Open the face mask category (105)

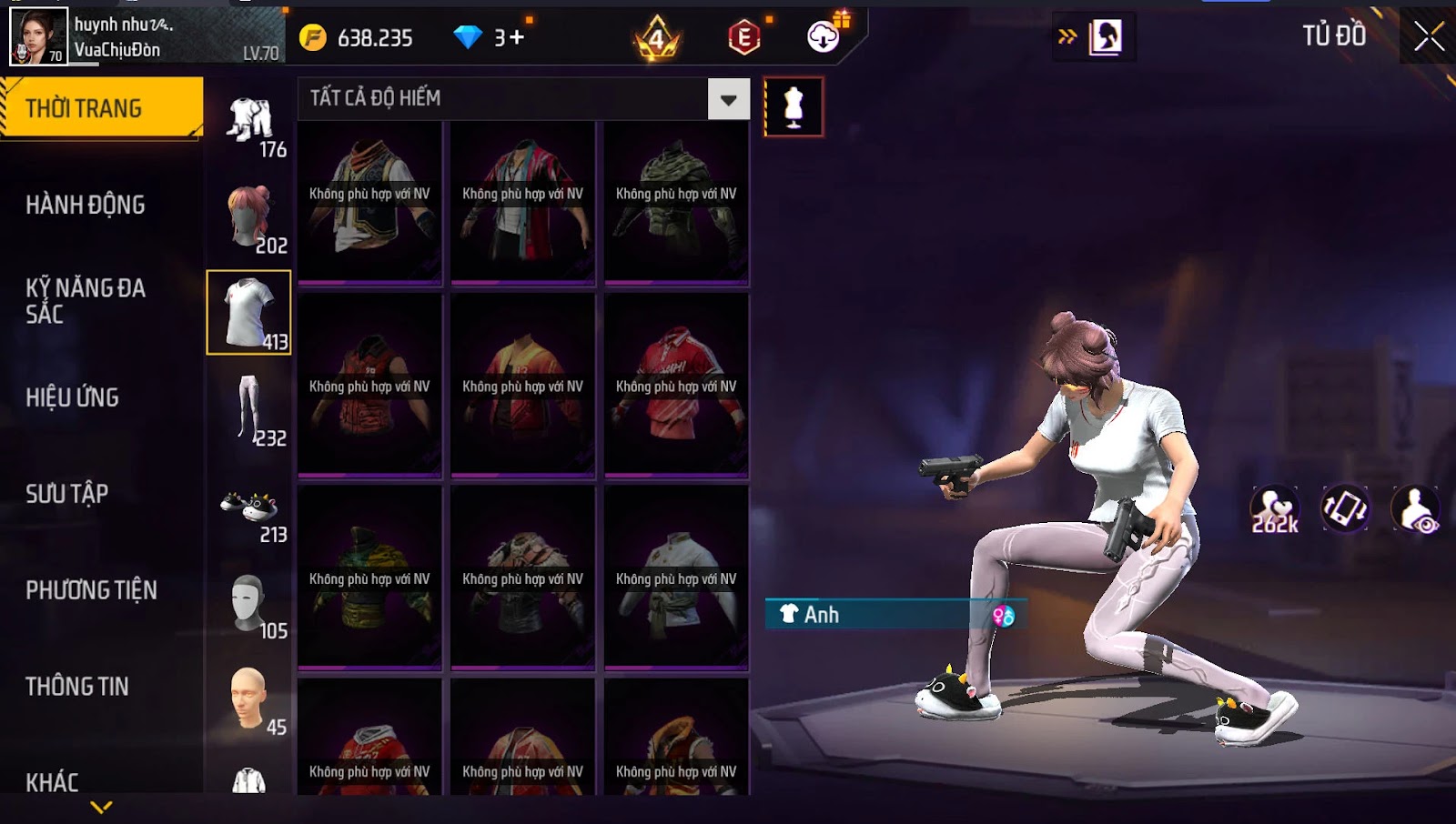click(249, 603)
